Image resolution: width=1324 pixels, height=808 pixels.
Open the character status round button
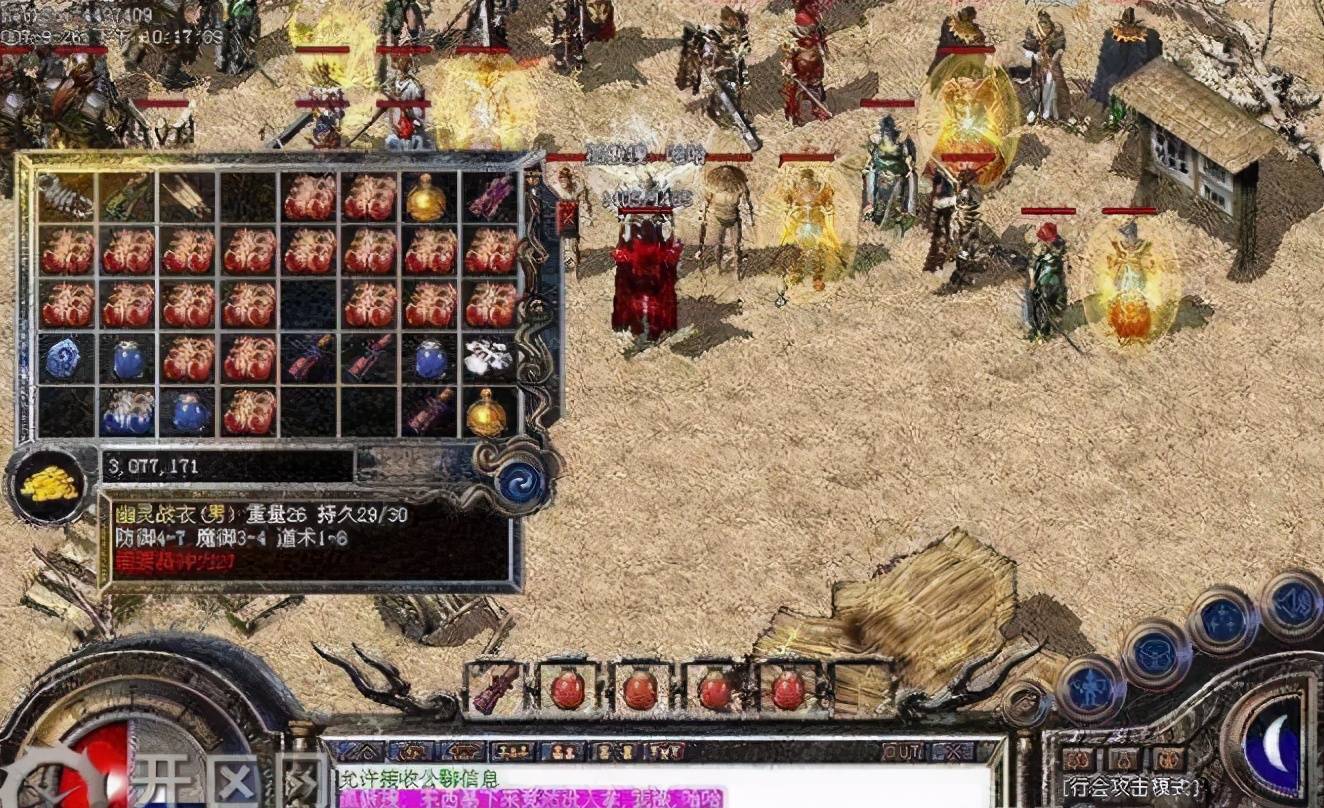[1089, 689]
